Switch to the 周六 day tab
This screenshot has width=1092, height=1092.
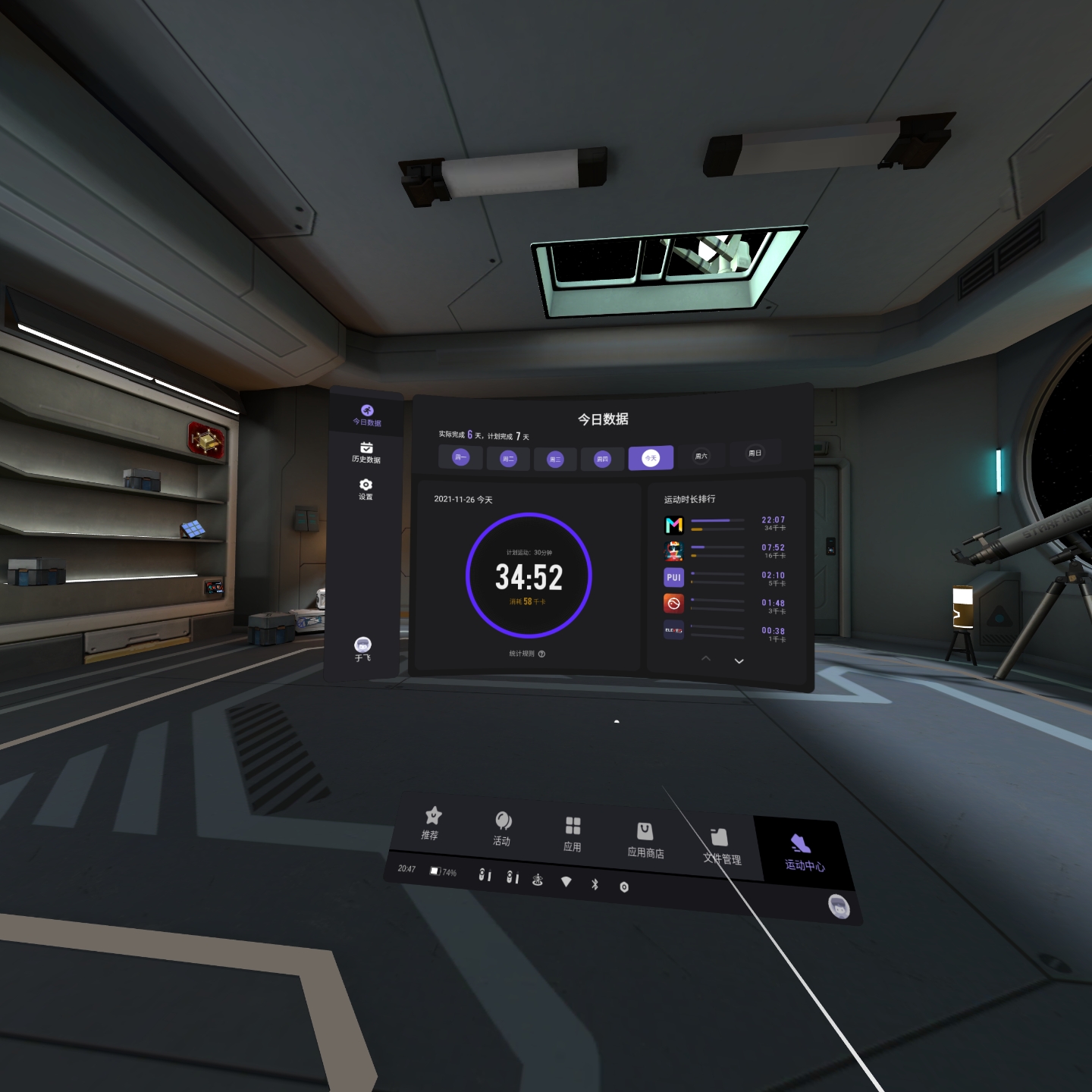(701, 456)
